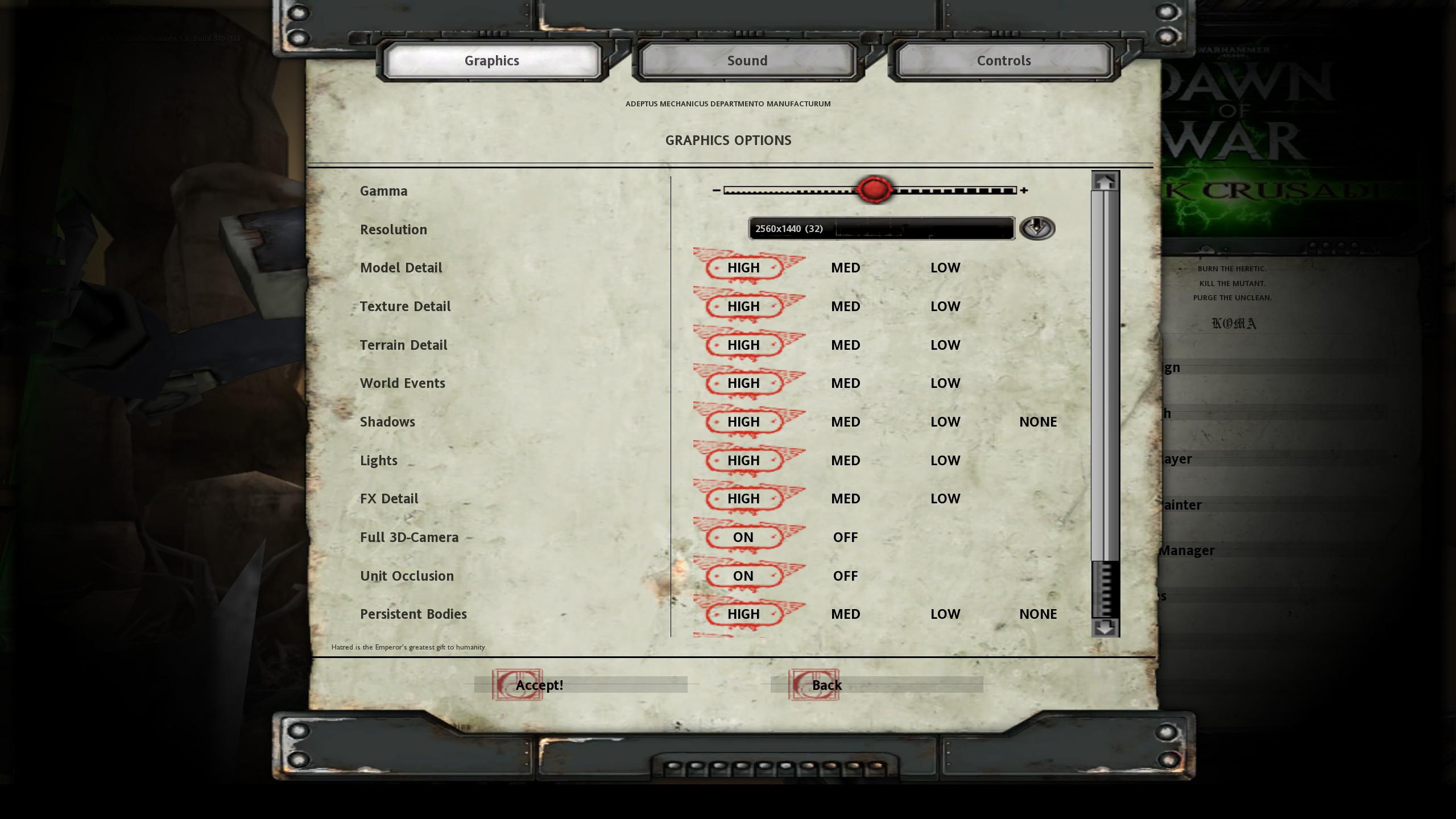1456x819 pixels.
Task: Choose LOW for World Events
Action: click(x=945, y=383)
